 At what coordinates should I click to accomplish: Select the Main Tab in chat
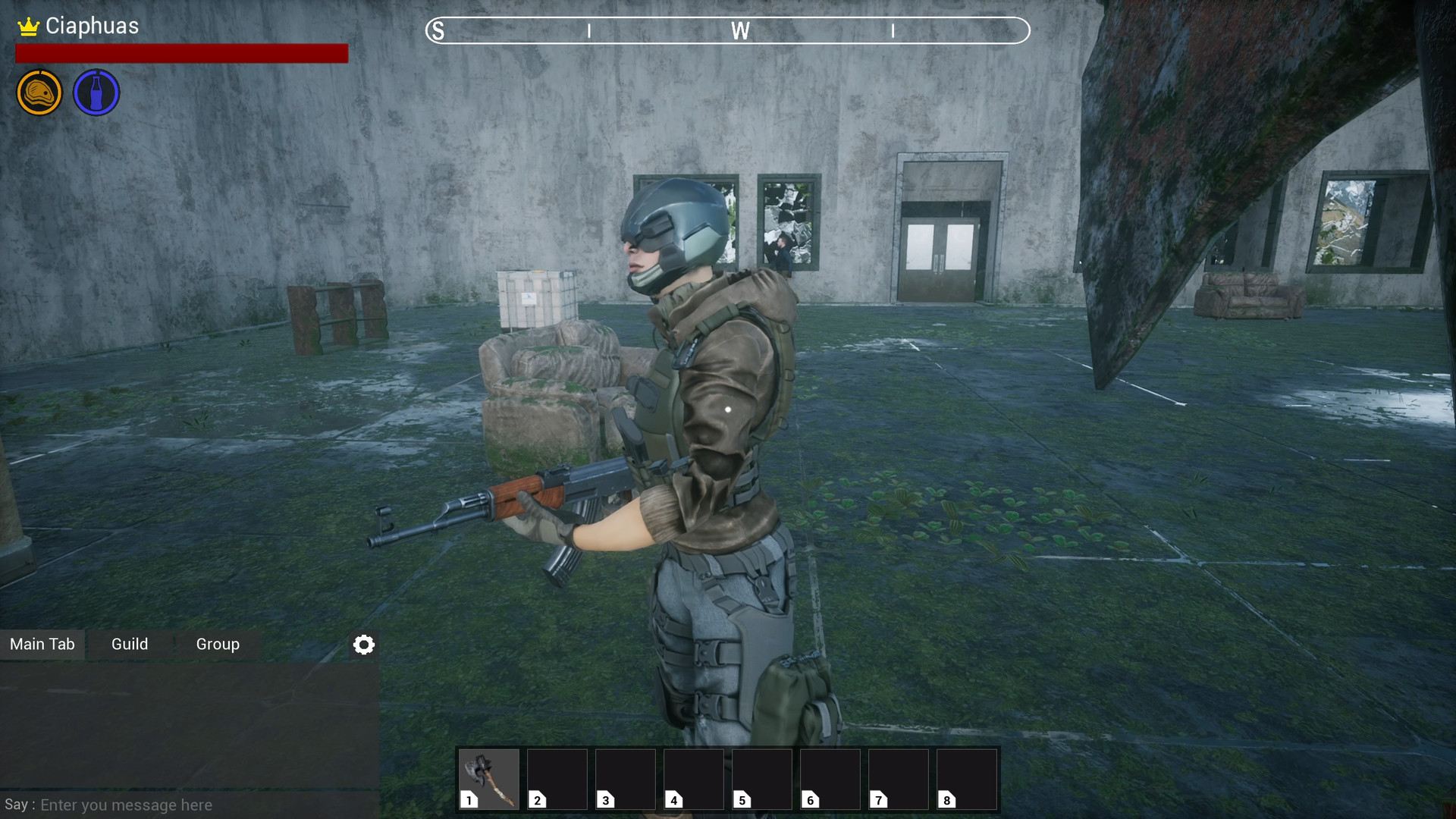point(42,644)
